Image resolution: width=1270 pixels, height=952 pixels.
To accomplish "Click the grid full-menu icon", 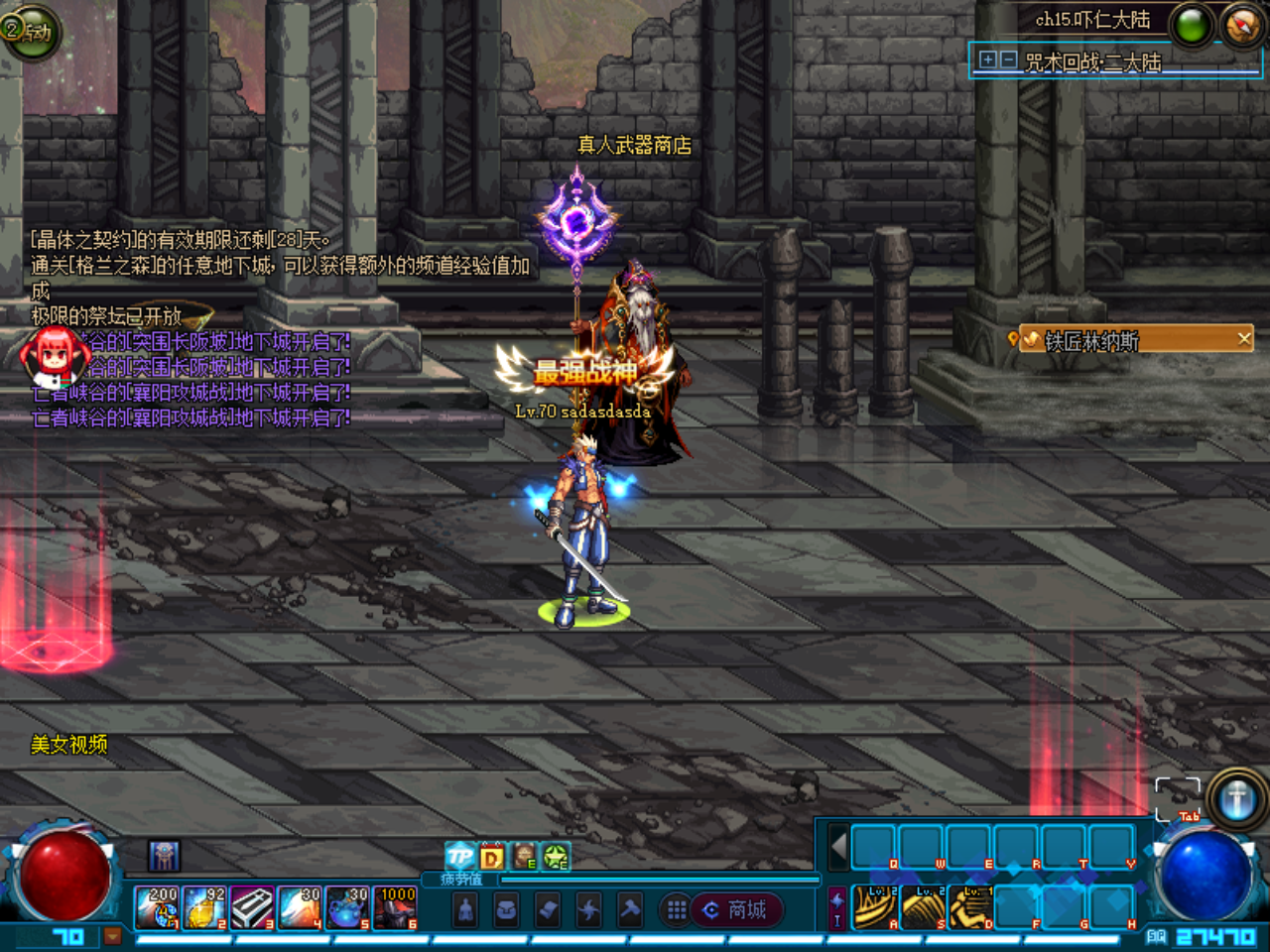I will pos(677,910).
